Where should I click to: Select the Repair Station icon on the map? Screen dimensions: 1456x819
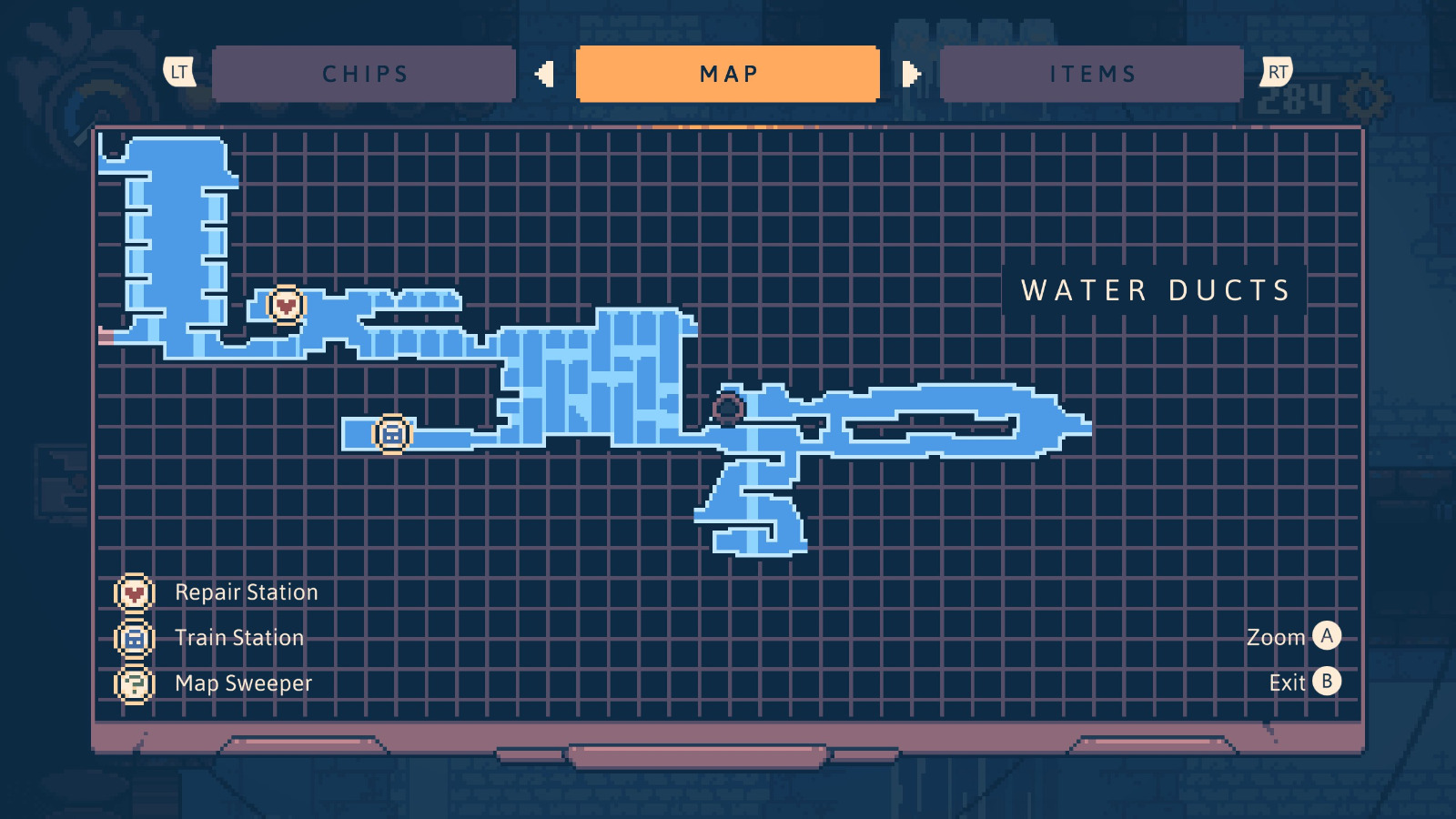tap(286, 306)
